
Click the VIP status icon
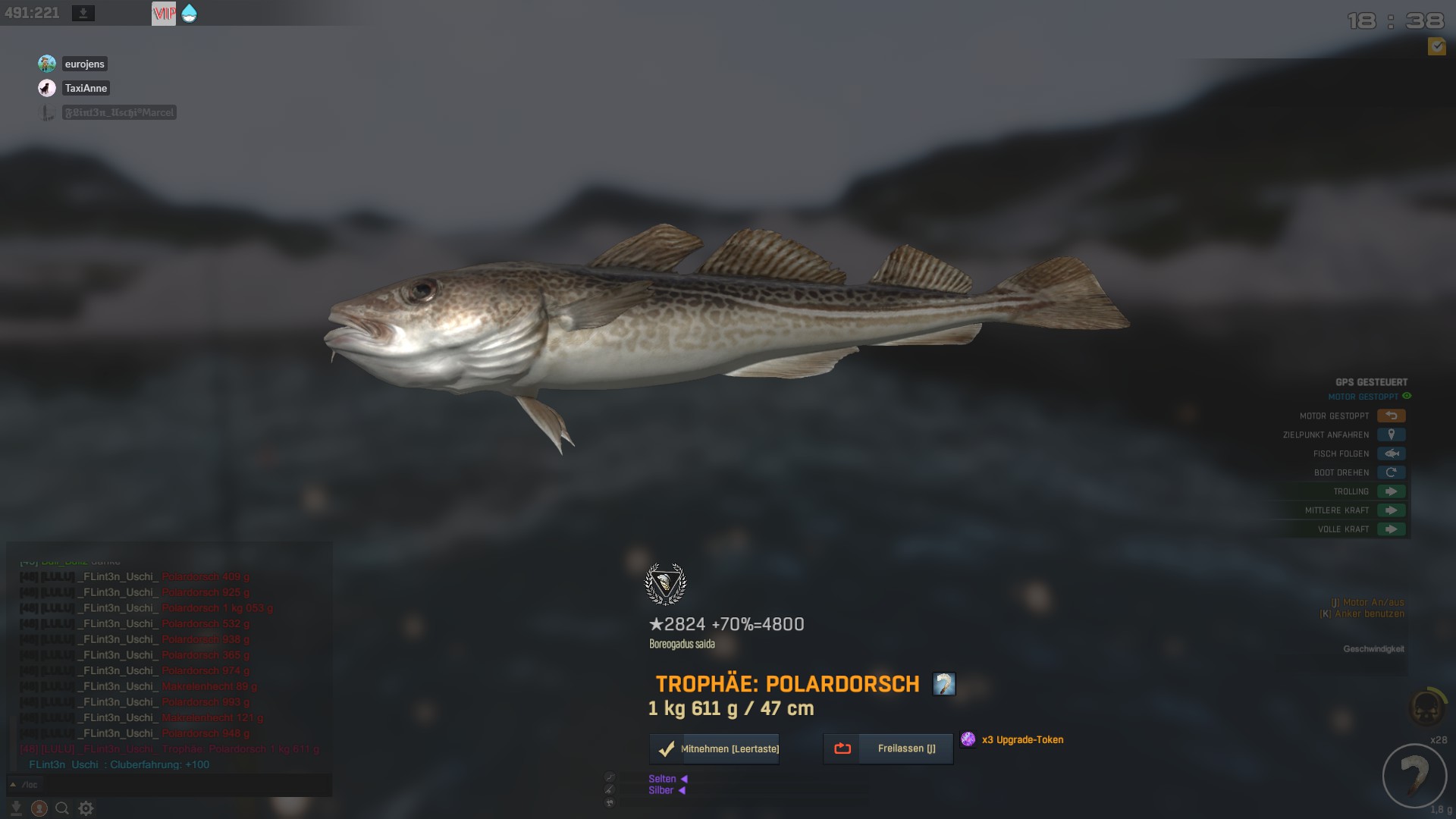(164, 13)
